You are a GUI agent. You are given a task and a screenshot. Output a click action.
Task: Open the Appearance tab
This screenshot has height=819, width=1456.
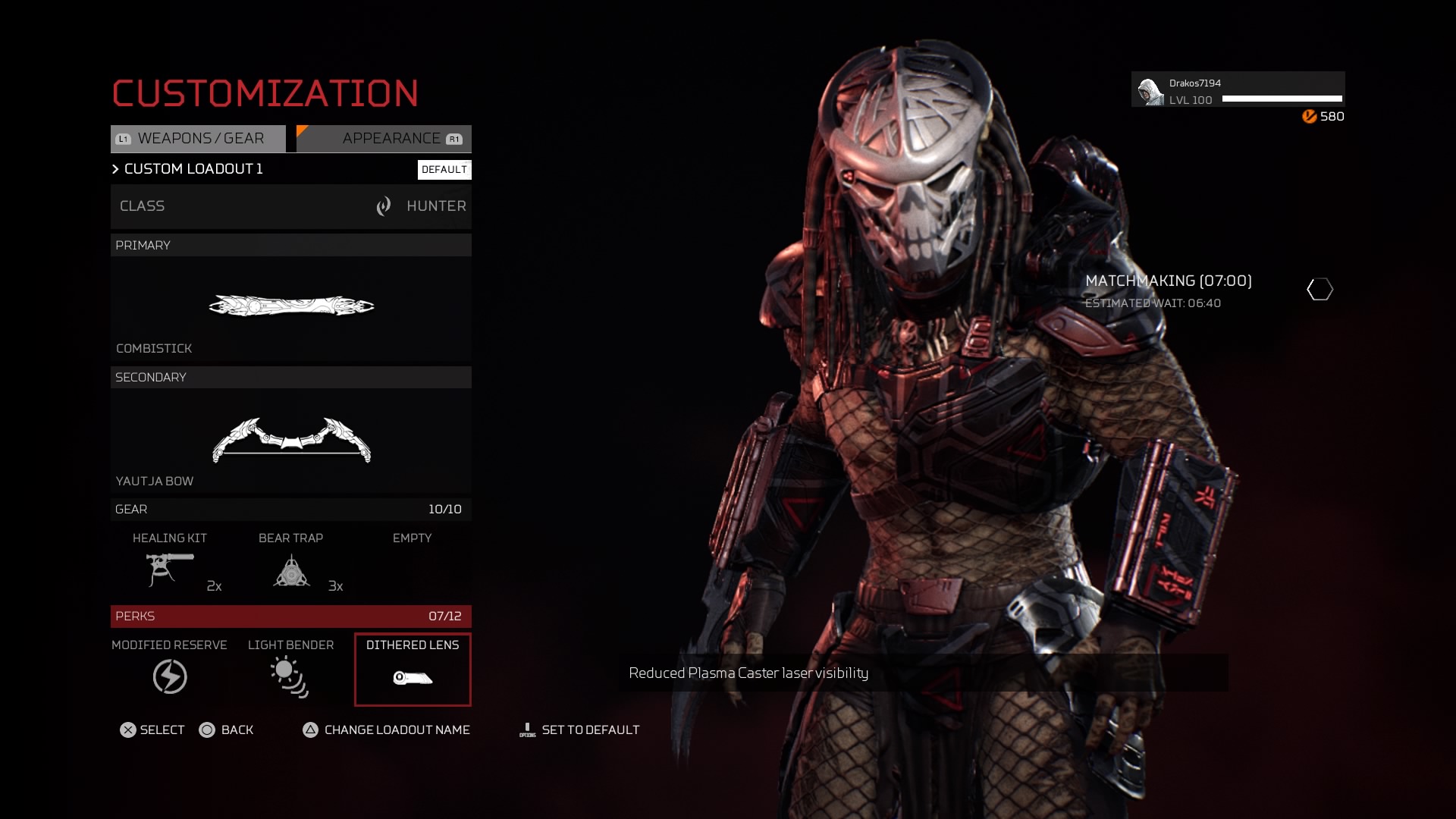pos(384,139)
